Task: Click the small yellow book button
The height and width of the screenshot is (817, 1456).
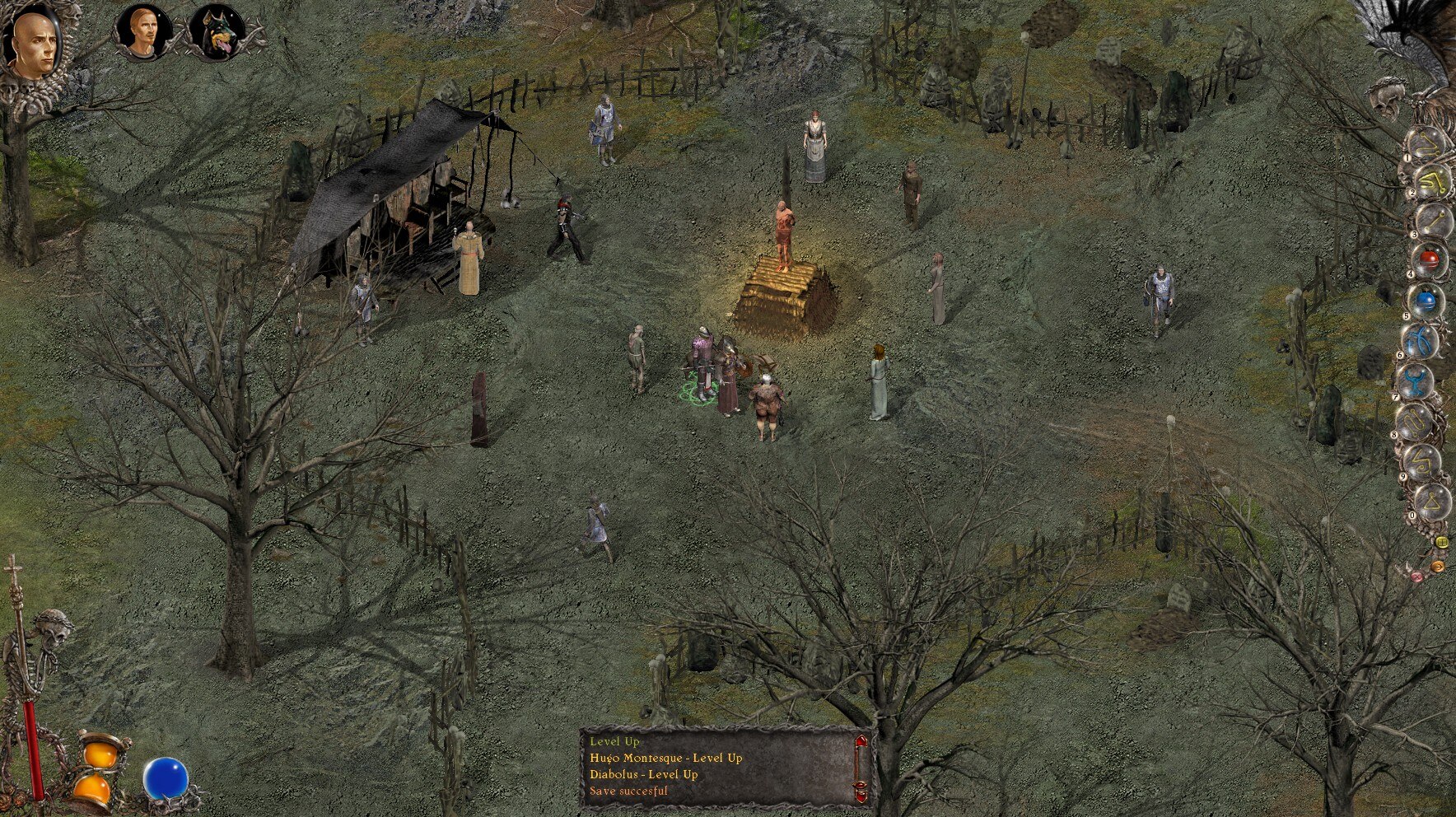Action: click(x=1442, y=543)
